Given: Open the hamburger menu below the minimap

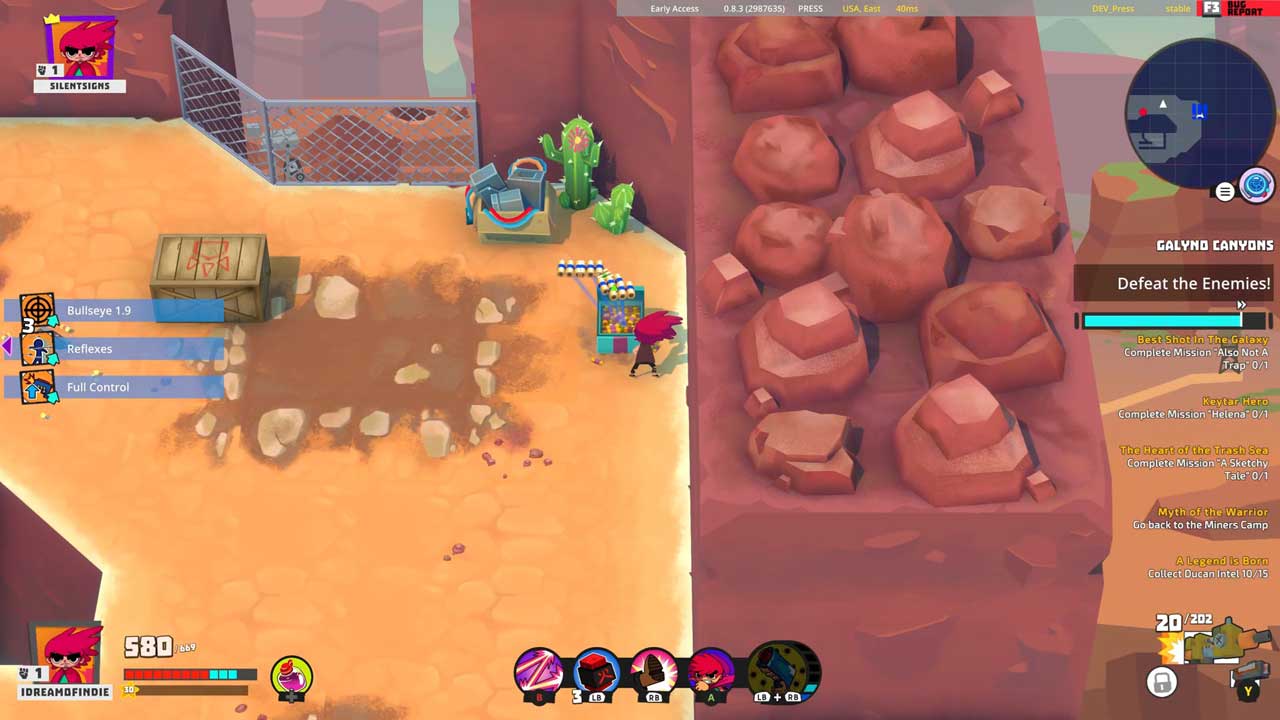Looking at the screenshot, I should (1225, 192).
